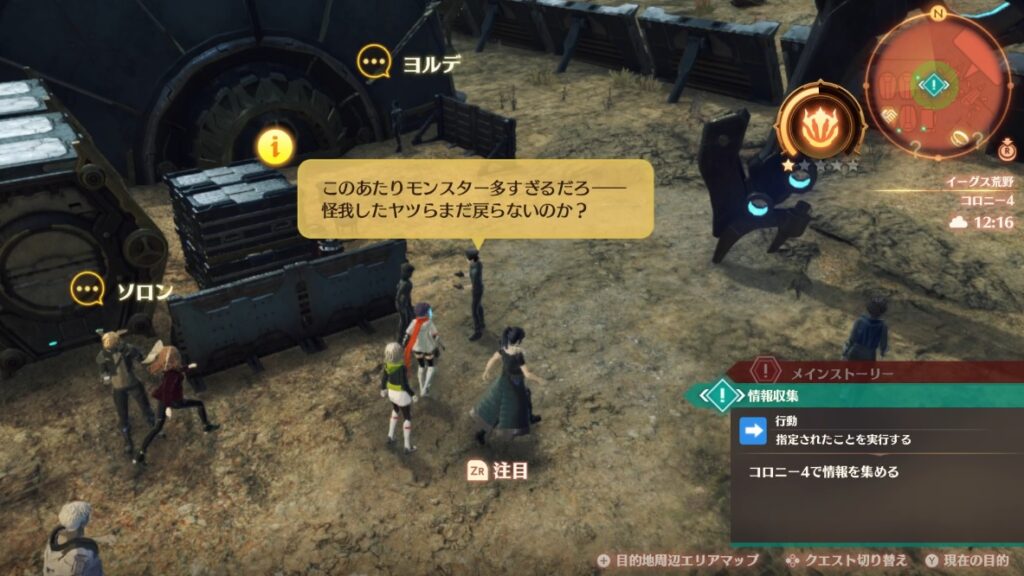Open the circular minimap
The height and width of the screenshot is (576, 1024).
pos(936,84)
